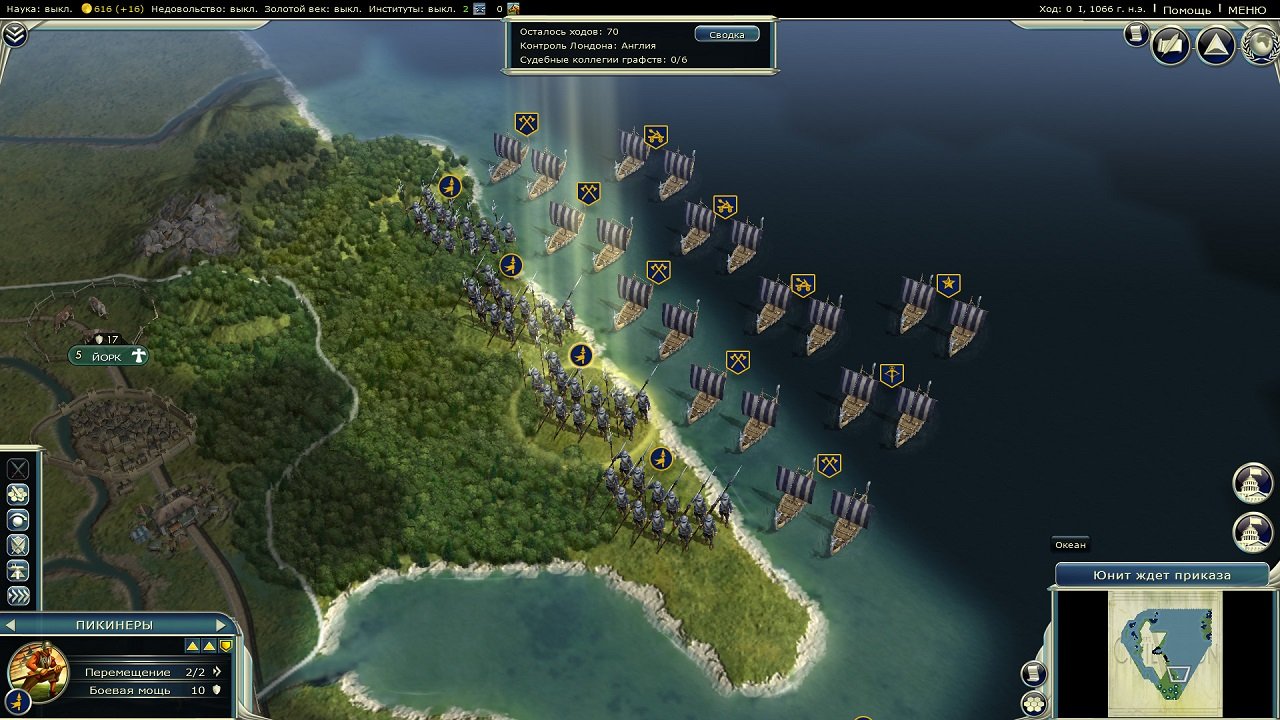Open the technology tree triangle icon

(x=1215, y=45)
